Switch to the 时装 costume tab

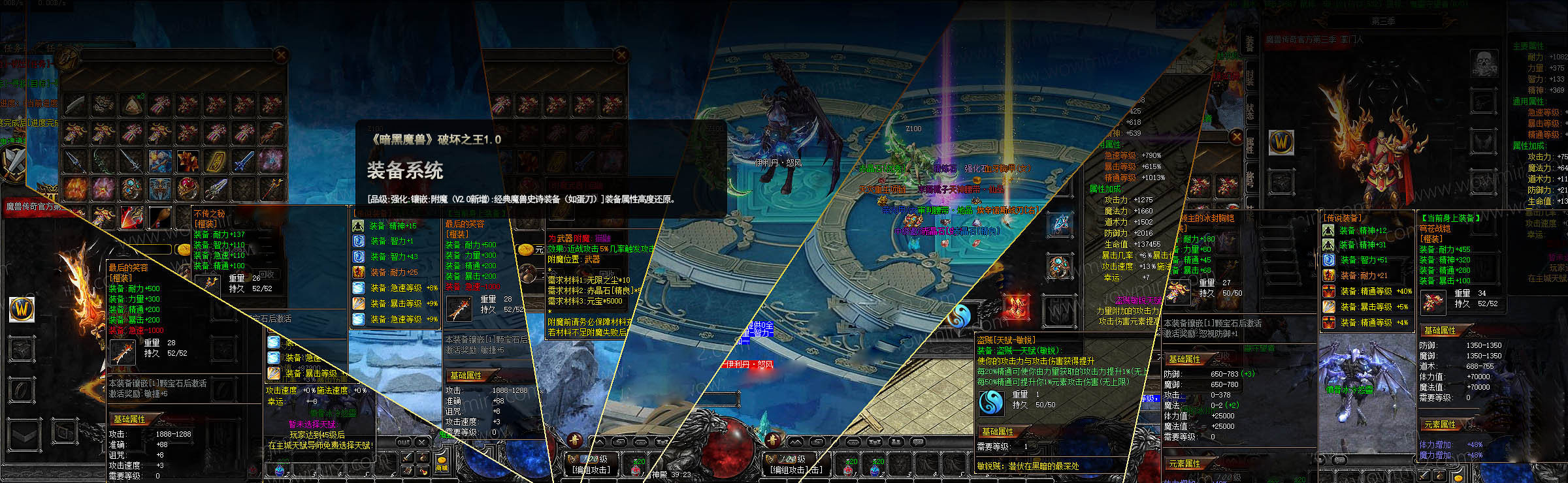click(1249, 78)
